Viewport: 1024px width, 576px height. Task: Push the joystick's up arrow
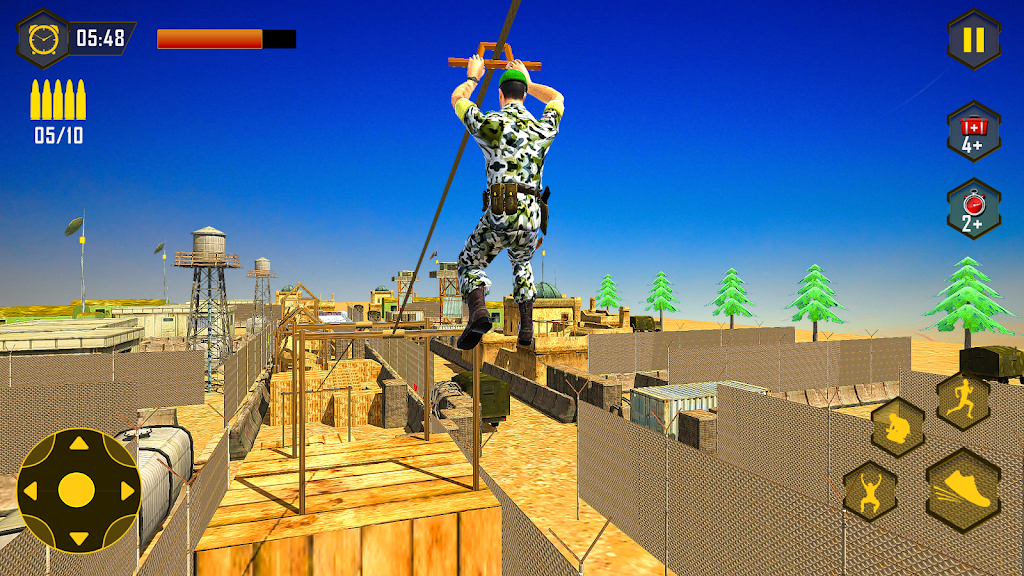click(x=77, y=444)
